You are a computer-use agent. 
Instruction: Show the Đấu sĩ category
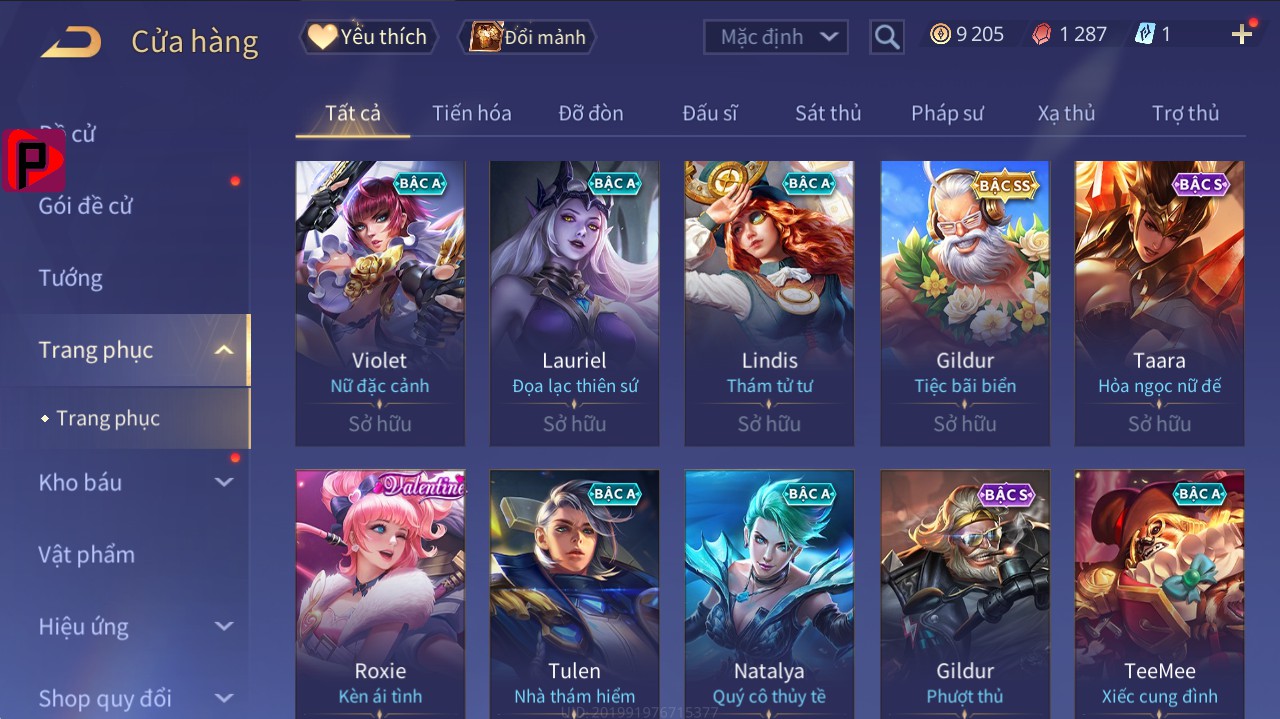[x=710, y=113]
